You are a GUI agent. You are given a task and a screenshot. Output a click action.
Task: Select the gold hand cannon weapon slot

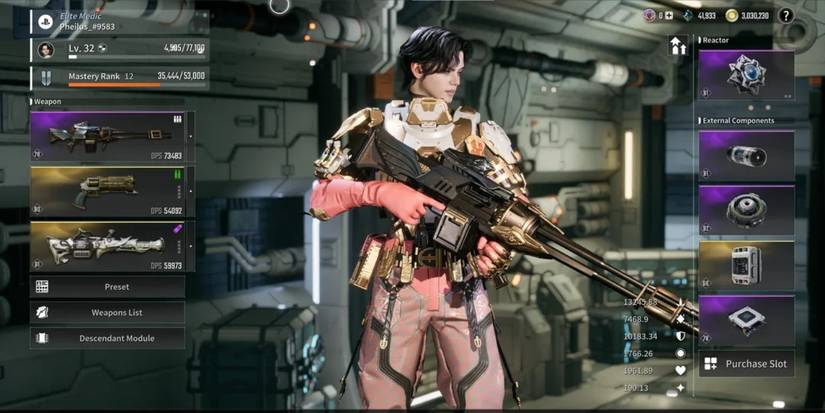(108, 191)
